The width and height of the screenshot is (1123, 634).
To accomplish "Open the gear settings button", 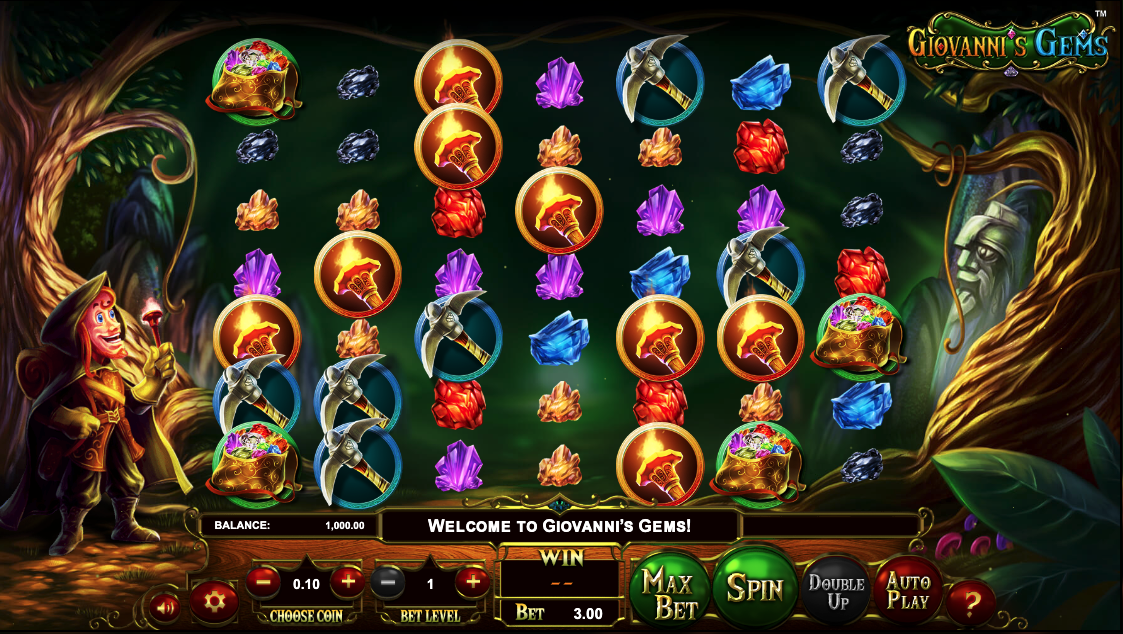I will 214,601.
